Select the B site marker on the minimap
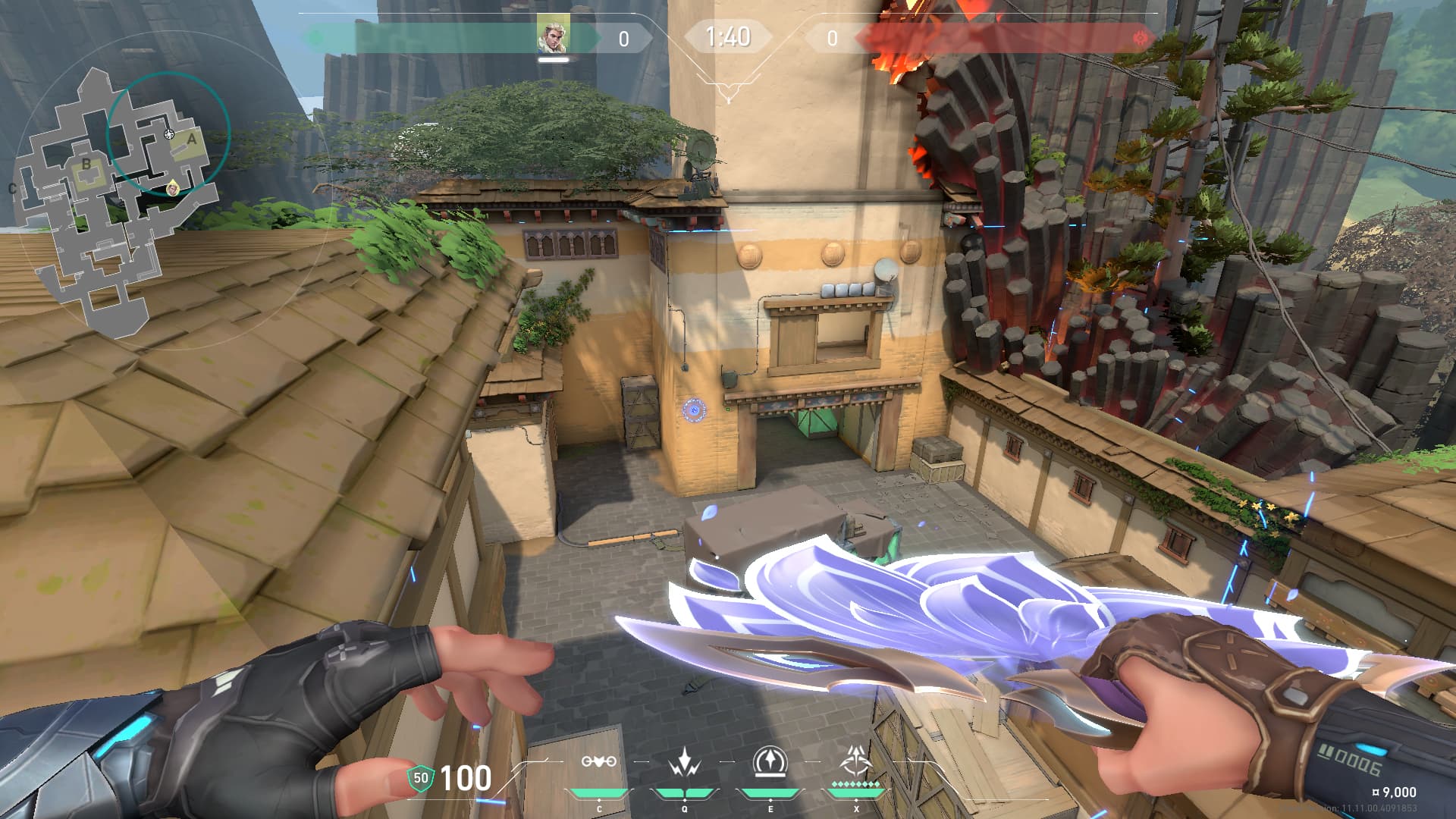This screenshot has height=819, width=1456. tap(86, 164)
